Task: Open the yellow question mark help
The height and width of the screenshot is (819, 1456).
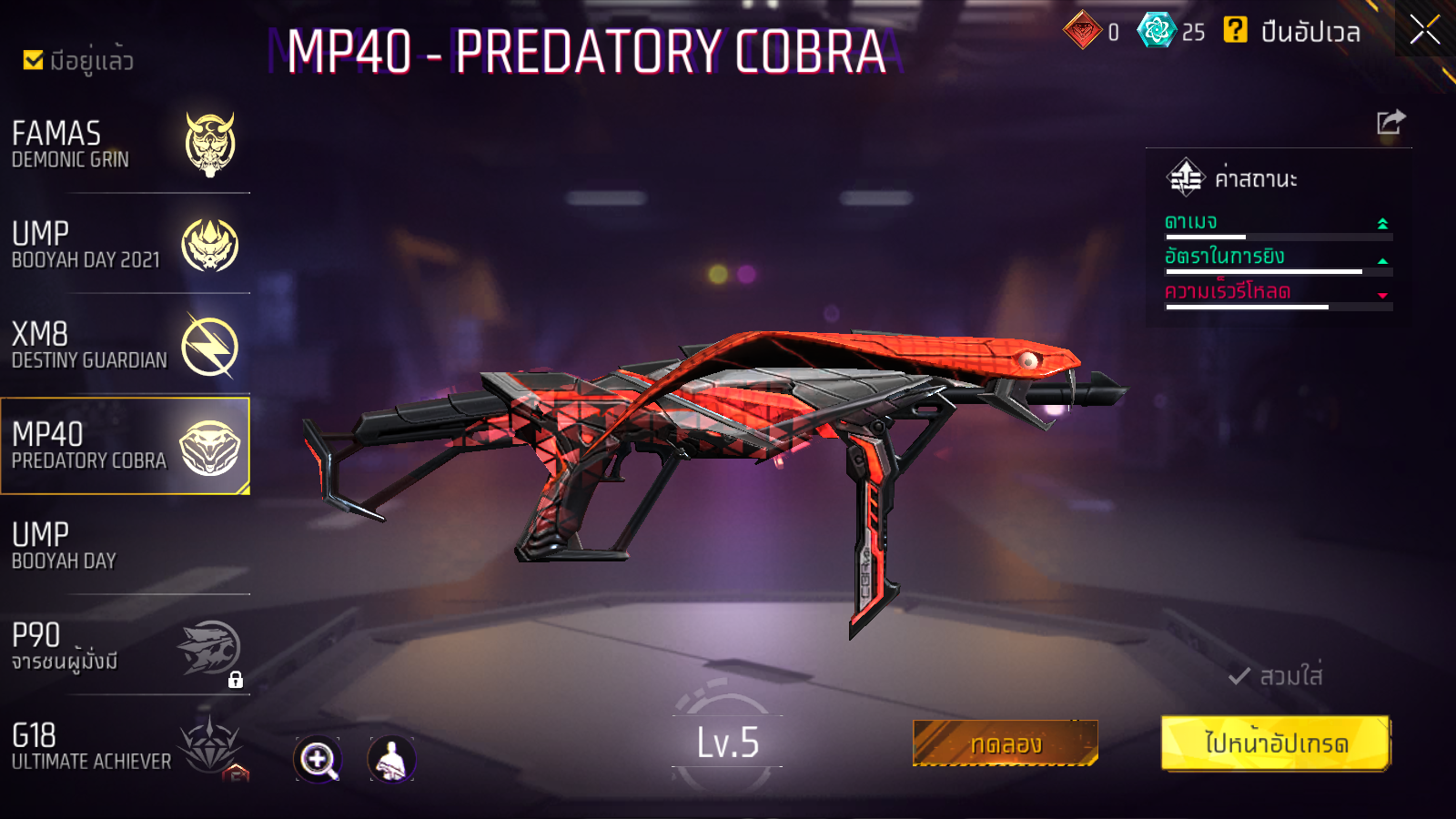Action: (1235, 30)
